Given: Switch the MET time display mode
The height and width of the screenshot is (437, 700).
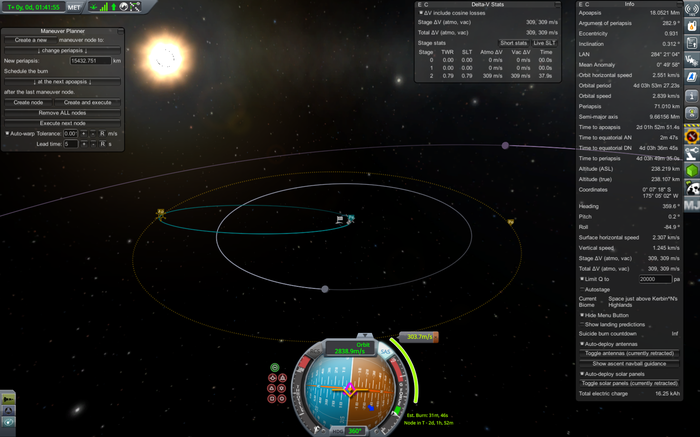Looking at the screenshot, I should click(74, 7).
